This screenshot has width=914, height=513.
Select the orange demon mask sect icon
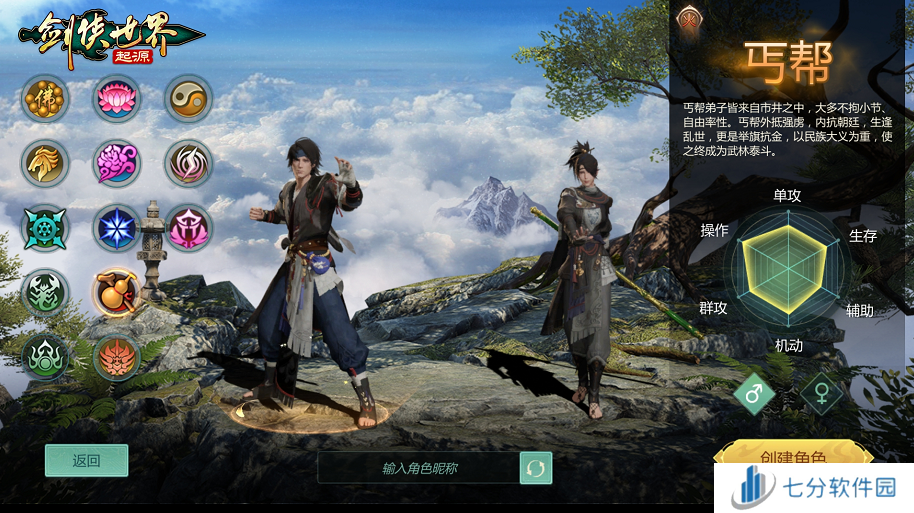[117, 358]
